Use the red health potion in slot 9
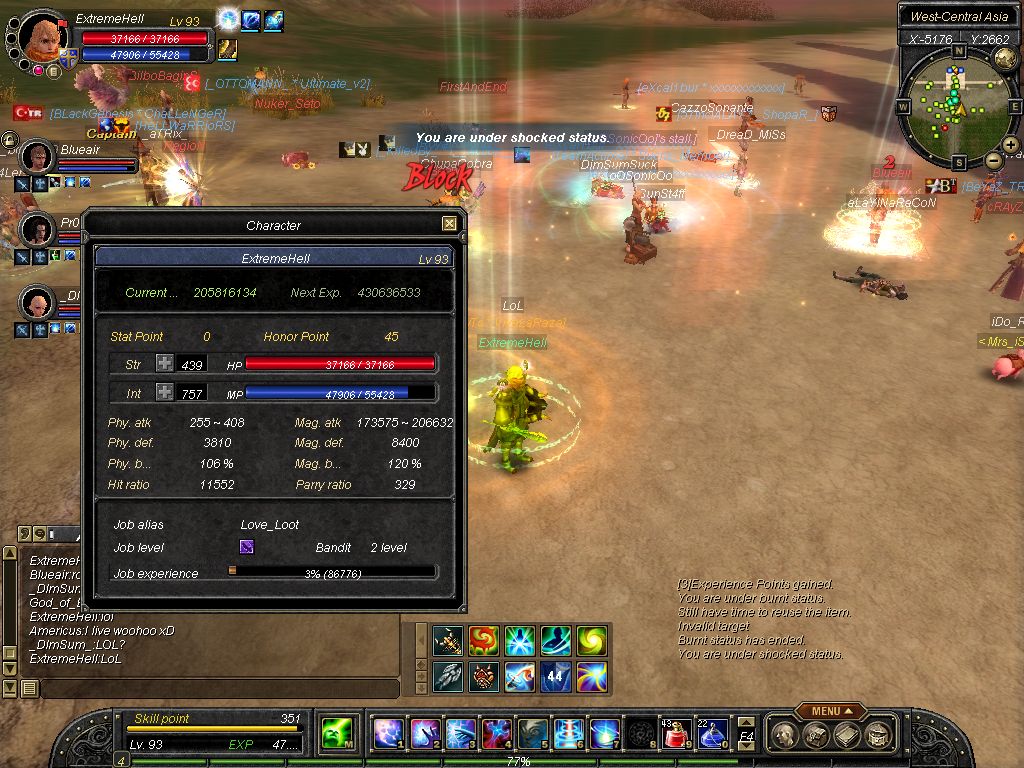1024x768 pixels. point(676,735)
